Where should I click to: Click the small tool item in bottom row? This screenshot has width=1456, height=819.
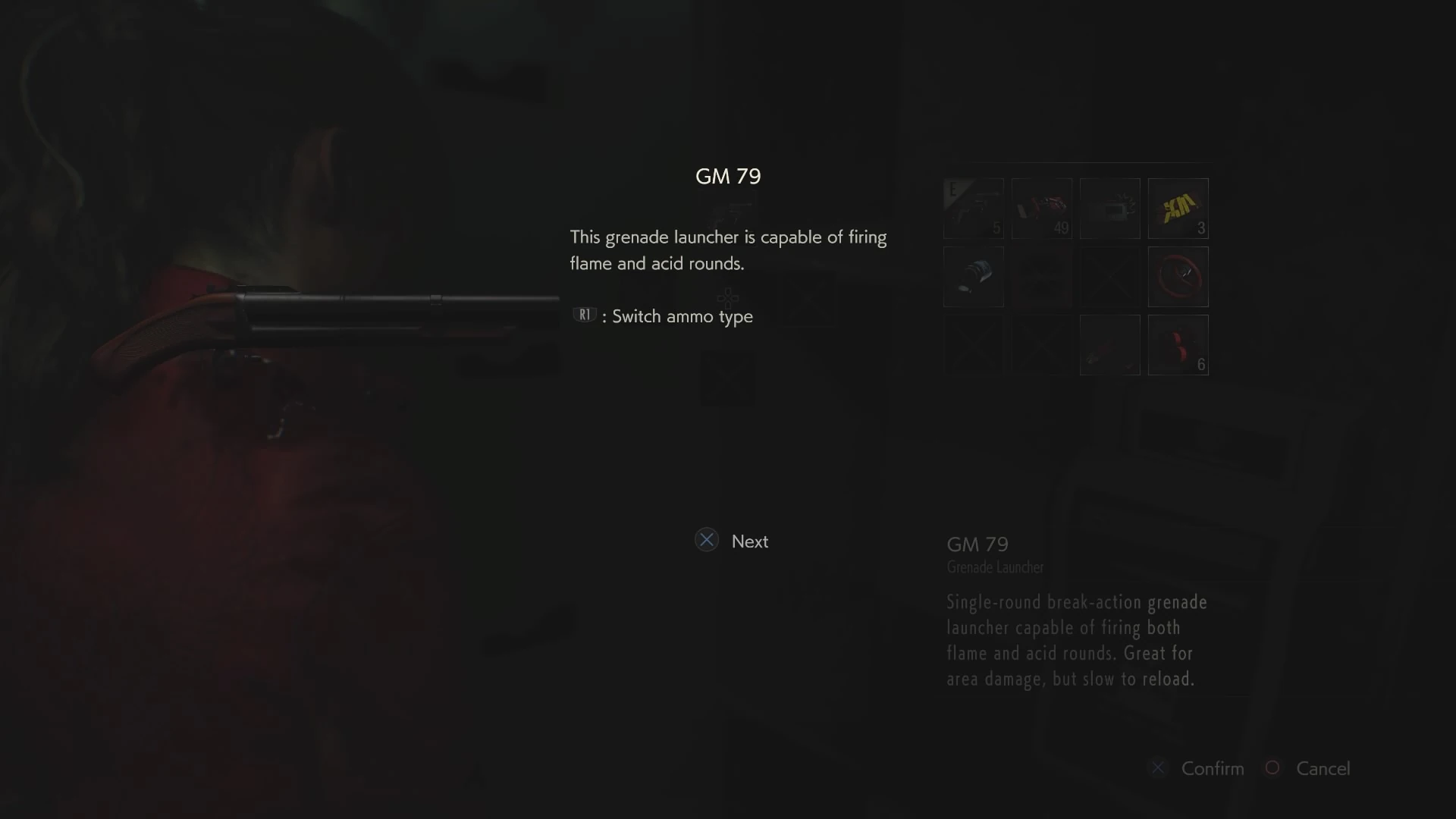pos(1109,345)
